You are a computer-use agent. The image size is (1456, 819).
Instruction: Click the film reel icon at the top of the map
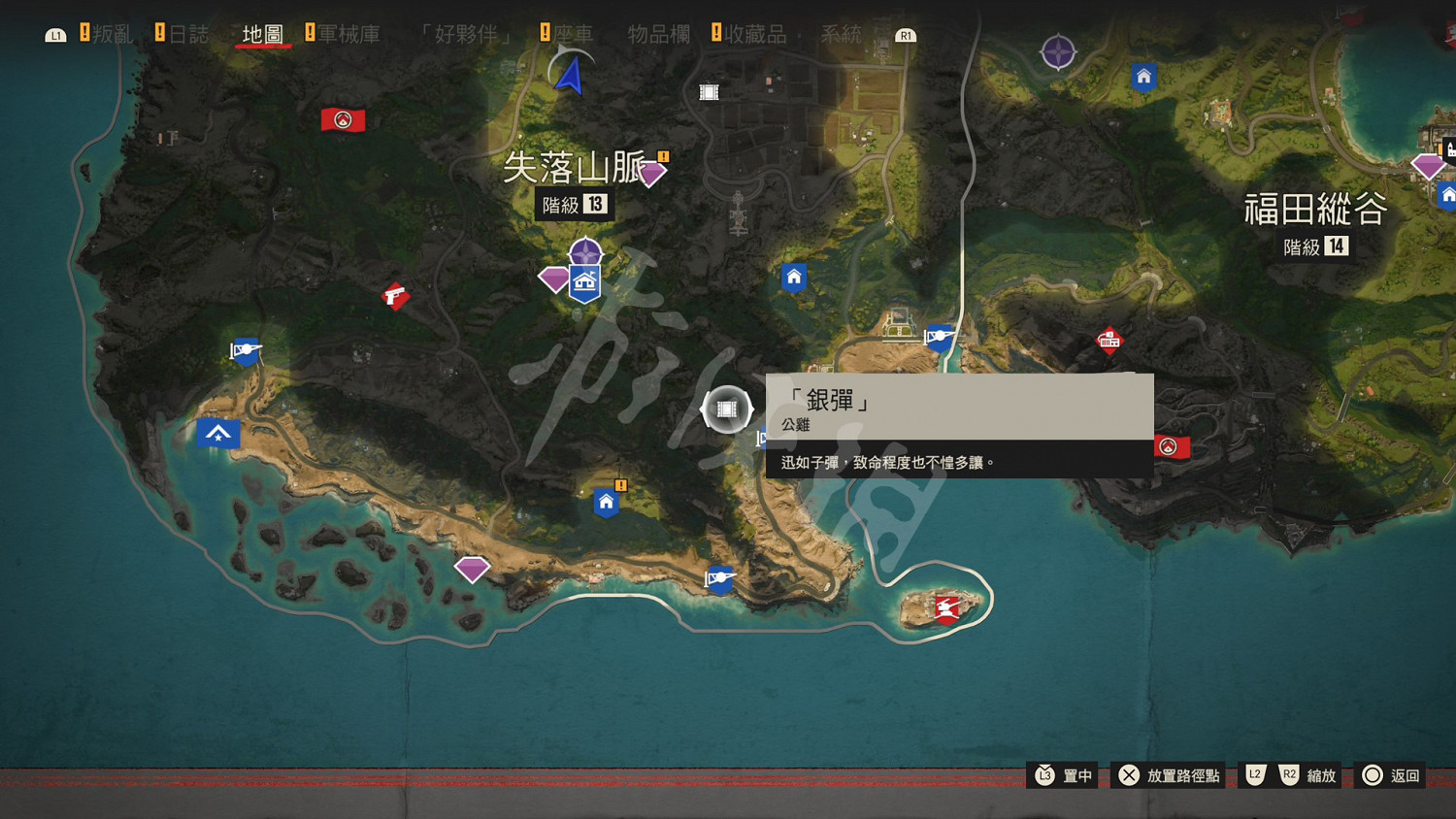[x=708, y=90]
